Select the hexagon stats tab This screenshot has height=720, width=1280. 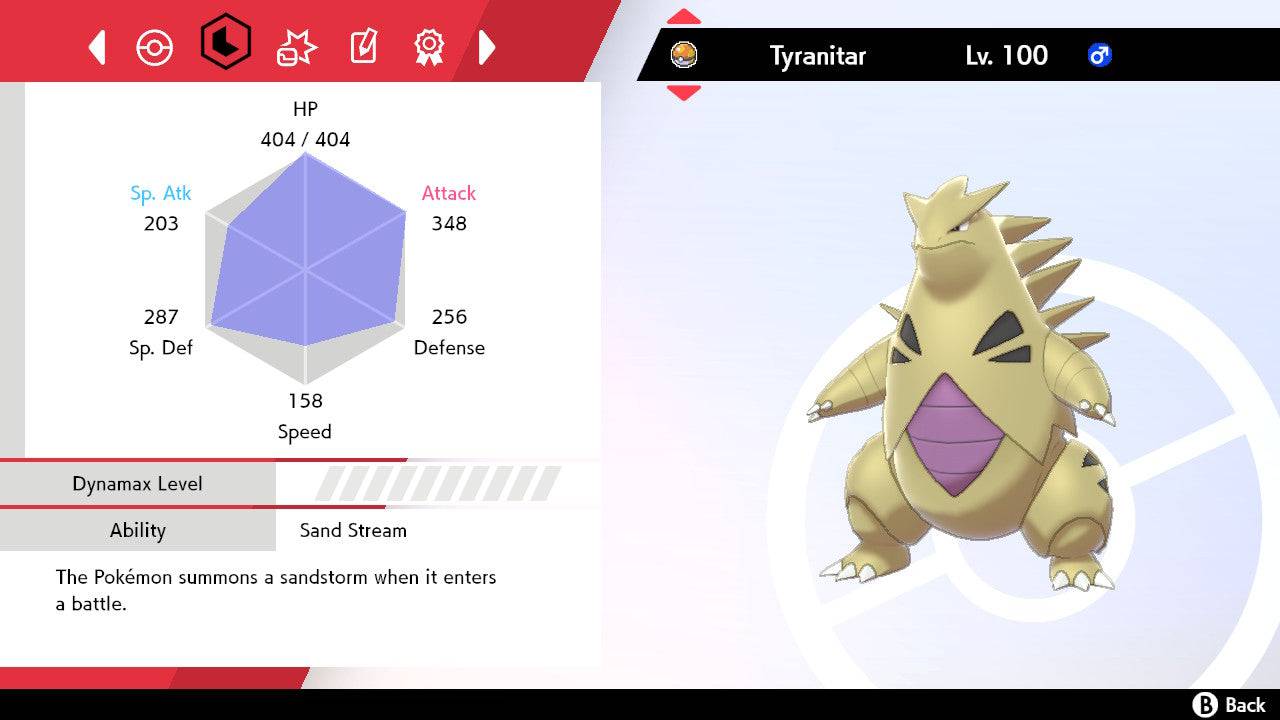point(225,44)
